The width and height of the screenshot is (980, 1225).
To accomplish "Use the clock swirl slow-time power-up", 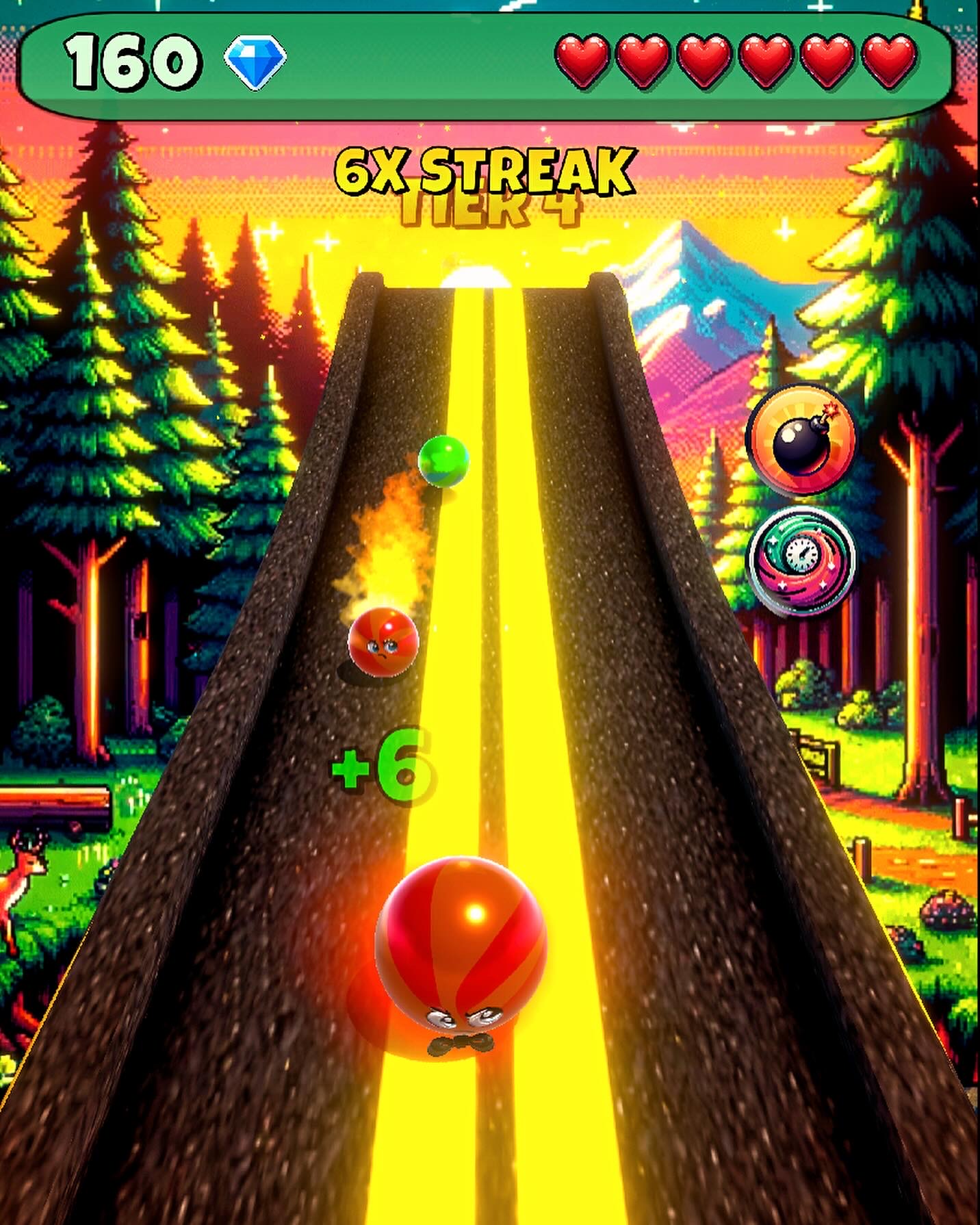I will (x=800, y=560).
